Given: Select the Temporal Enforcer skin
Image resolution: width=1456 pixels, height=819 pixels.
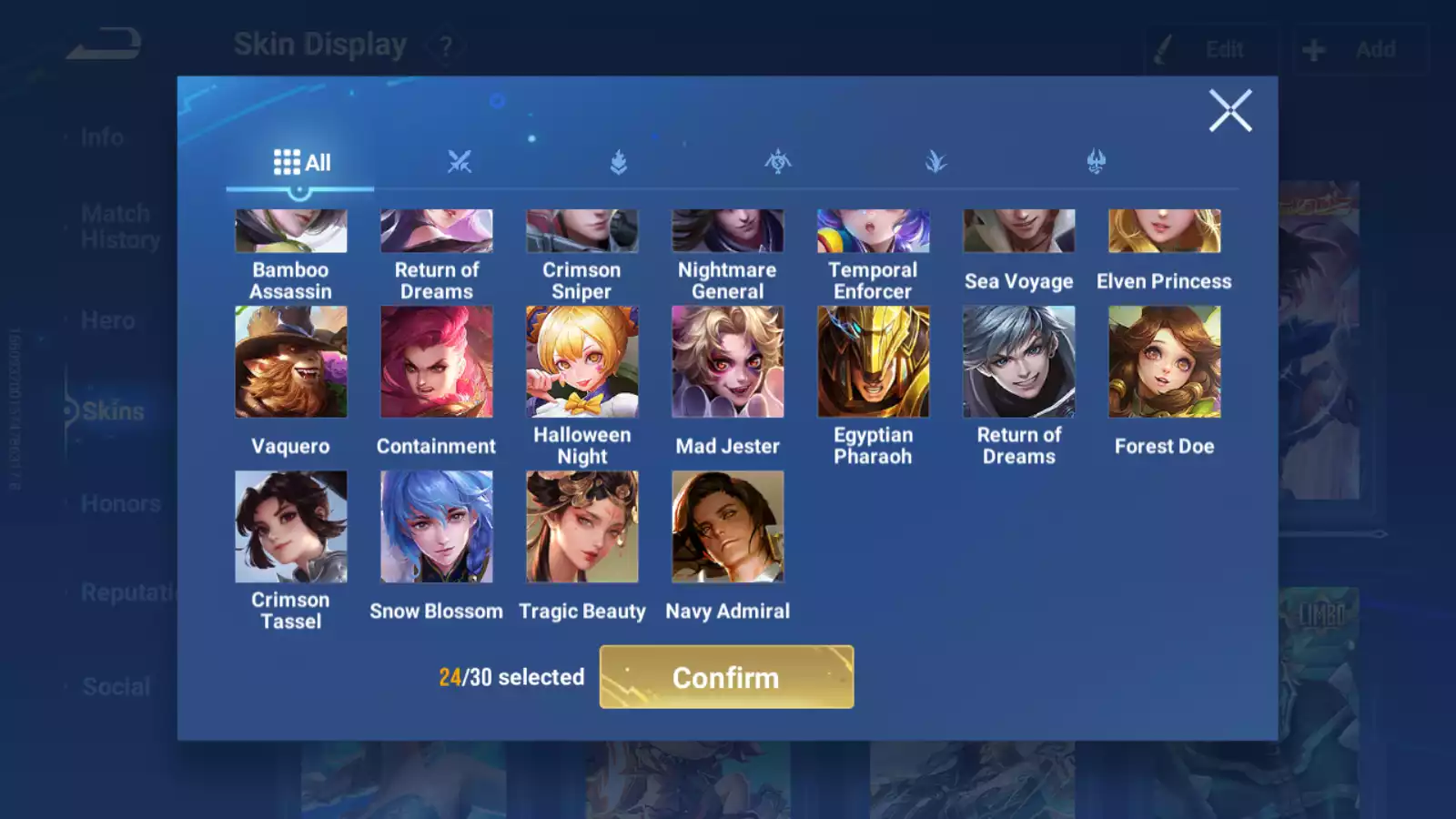Looking at the screenshot, I should pyautogui.click(x=874, y=232).
